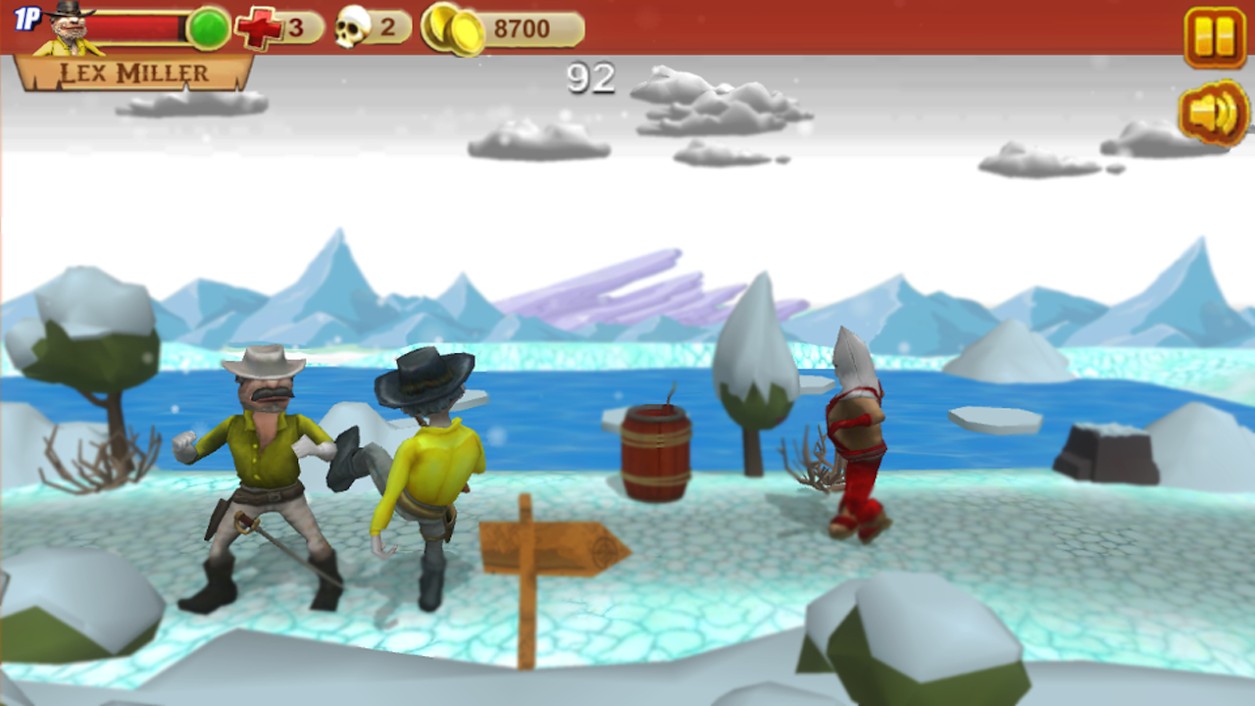1255x706 pixels.
Task: Toggle the sound speaker button
Action: pos(1213,114)
